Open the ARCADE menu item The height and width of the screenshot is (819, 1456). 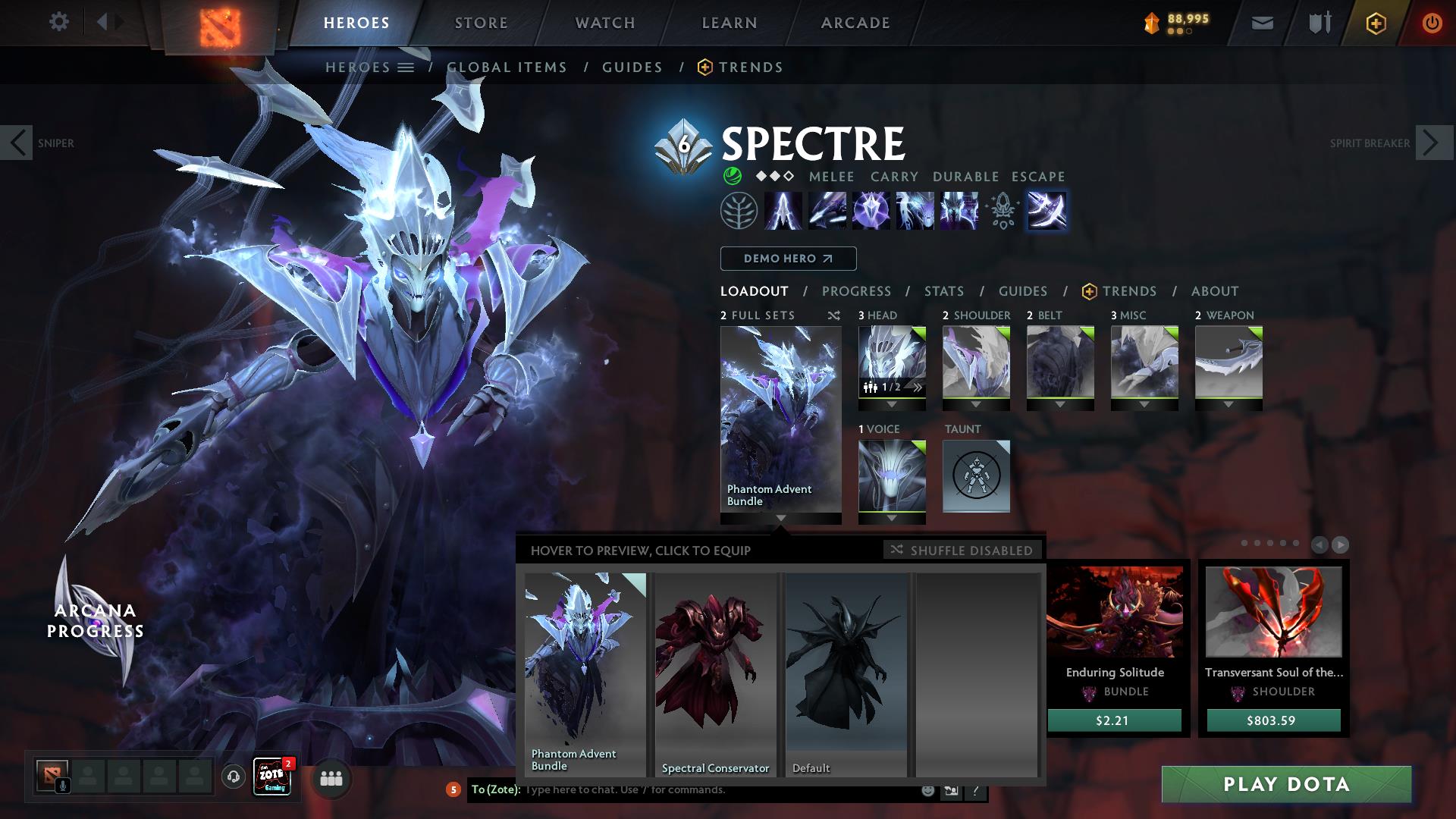pyautogui.click(x=855, y=23)
